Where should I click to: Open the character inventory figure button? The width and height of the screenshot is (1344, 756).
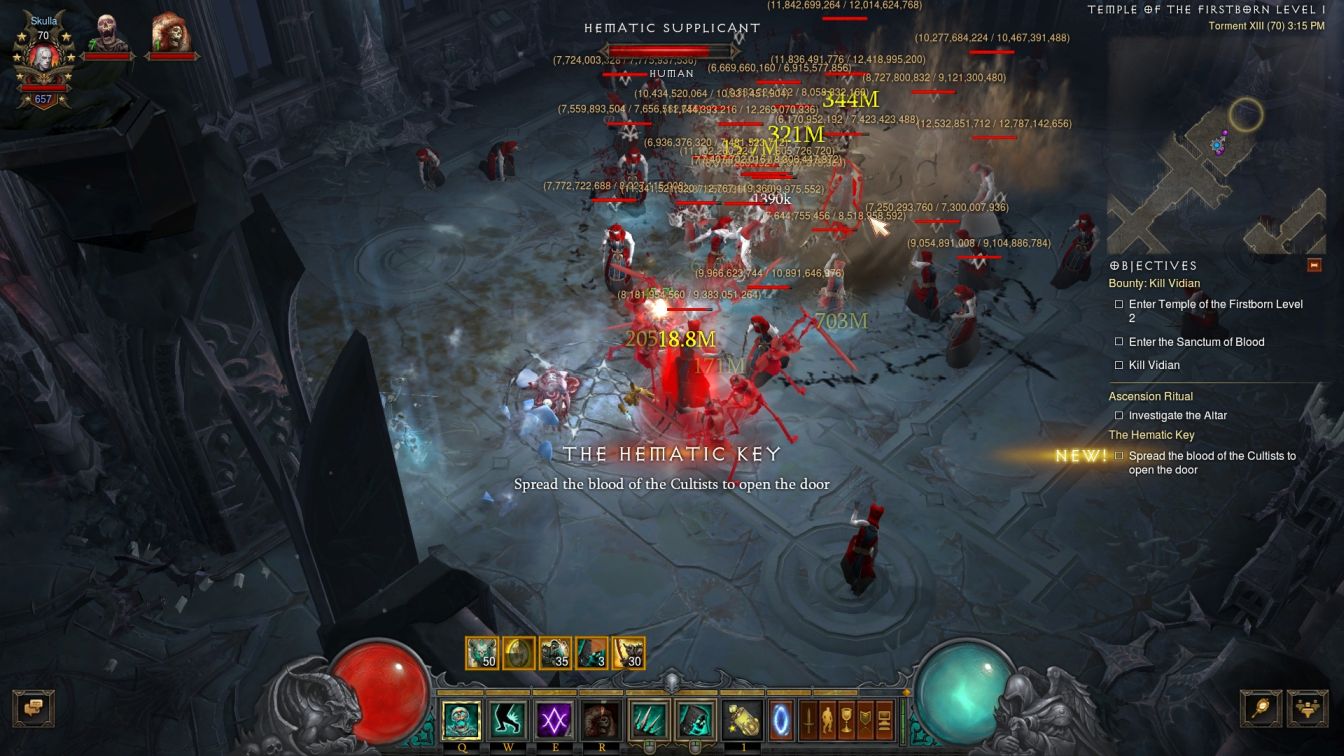click(x=828, y=719)
